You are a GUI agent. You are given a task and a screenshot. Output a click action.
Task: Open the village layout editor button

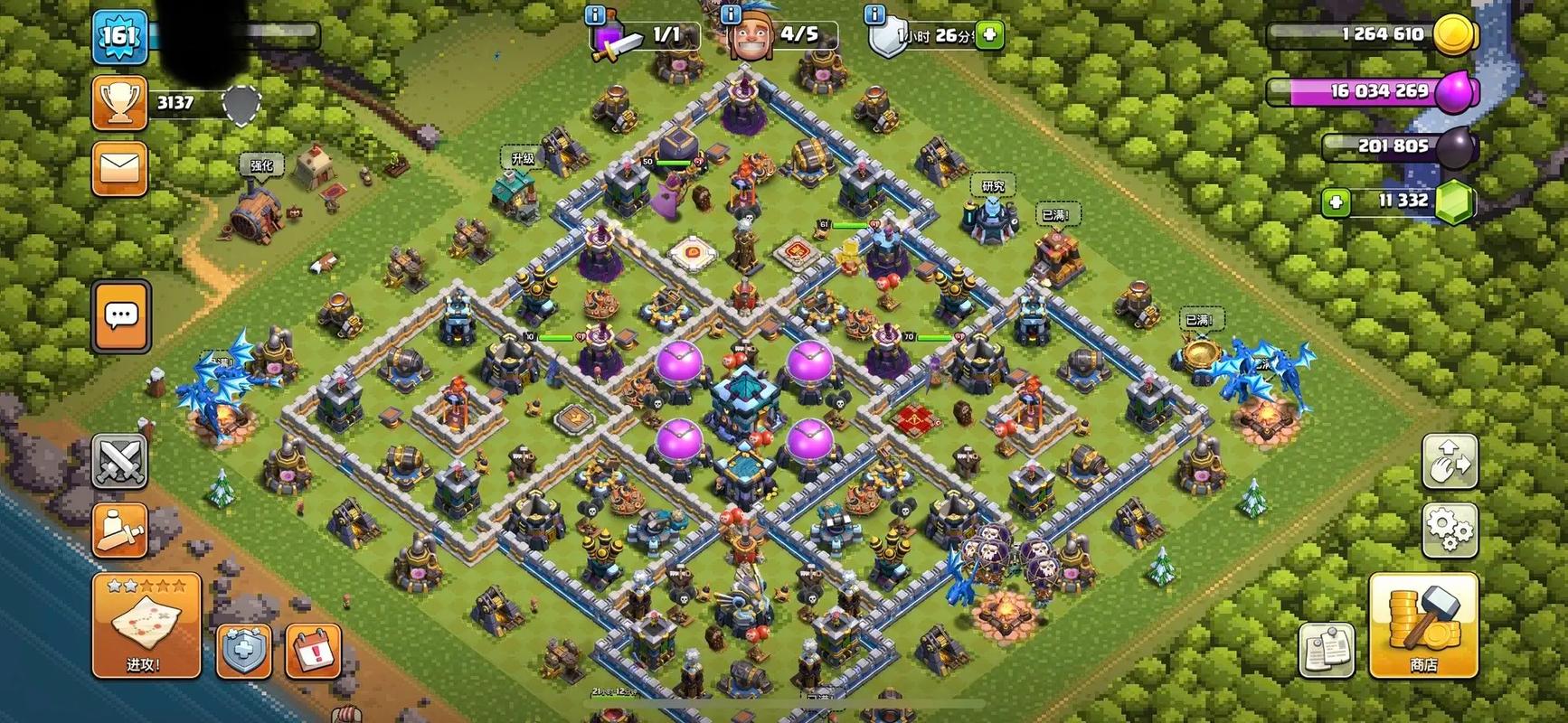click(1450, 461)
